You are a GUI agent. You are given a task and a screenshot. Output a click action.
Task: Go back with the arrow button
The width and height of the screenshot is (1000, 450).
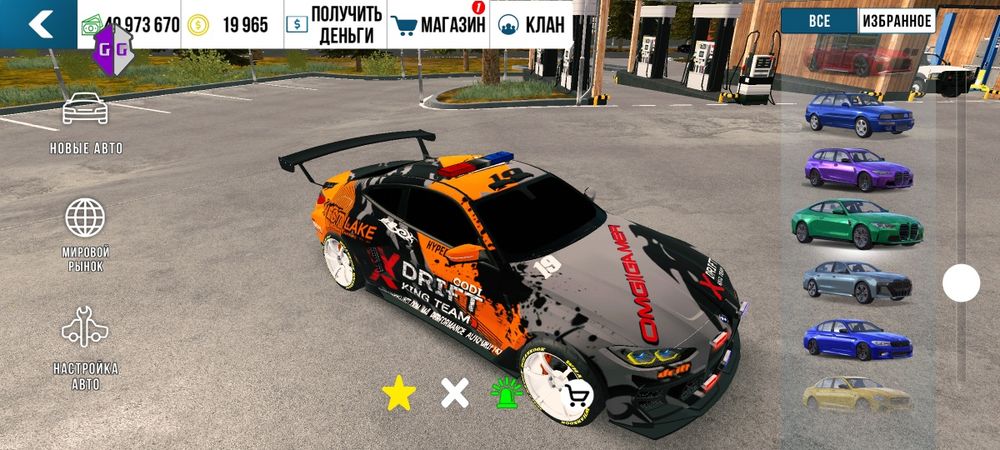point(38,24)
